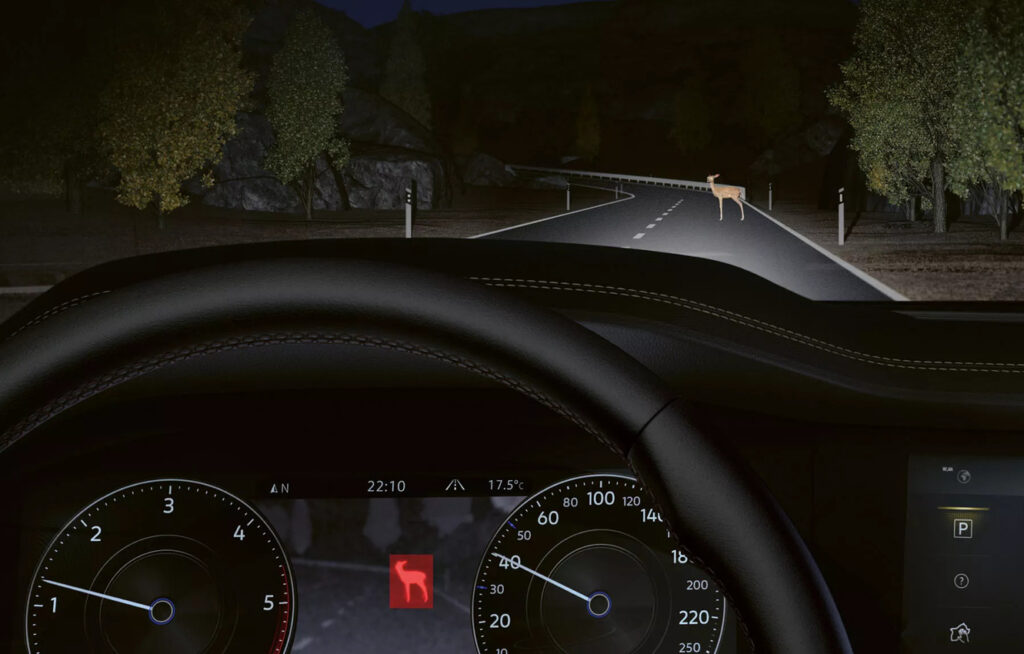This screenshot has height=654, width=1024.
Task: Click the lane assist road icon
Action: point(455,486)
